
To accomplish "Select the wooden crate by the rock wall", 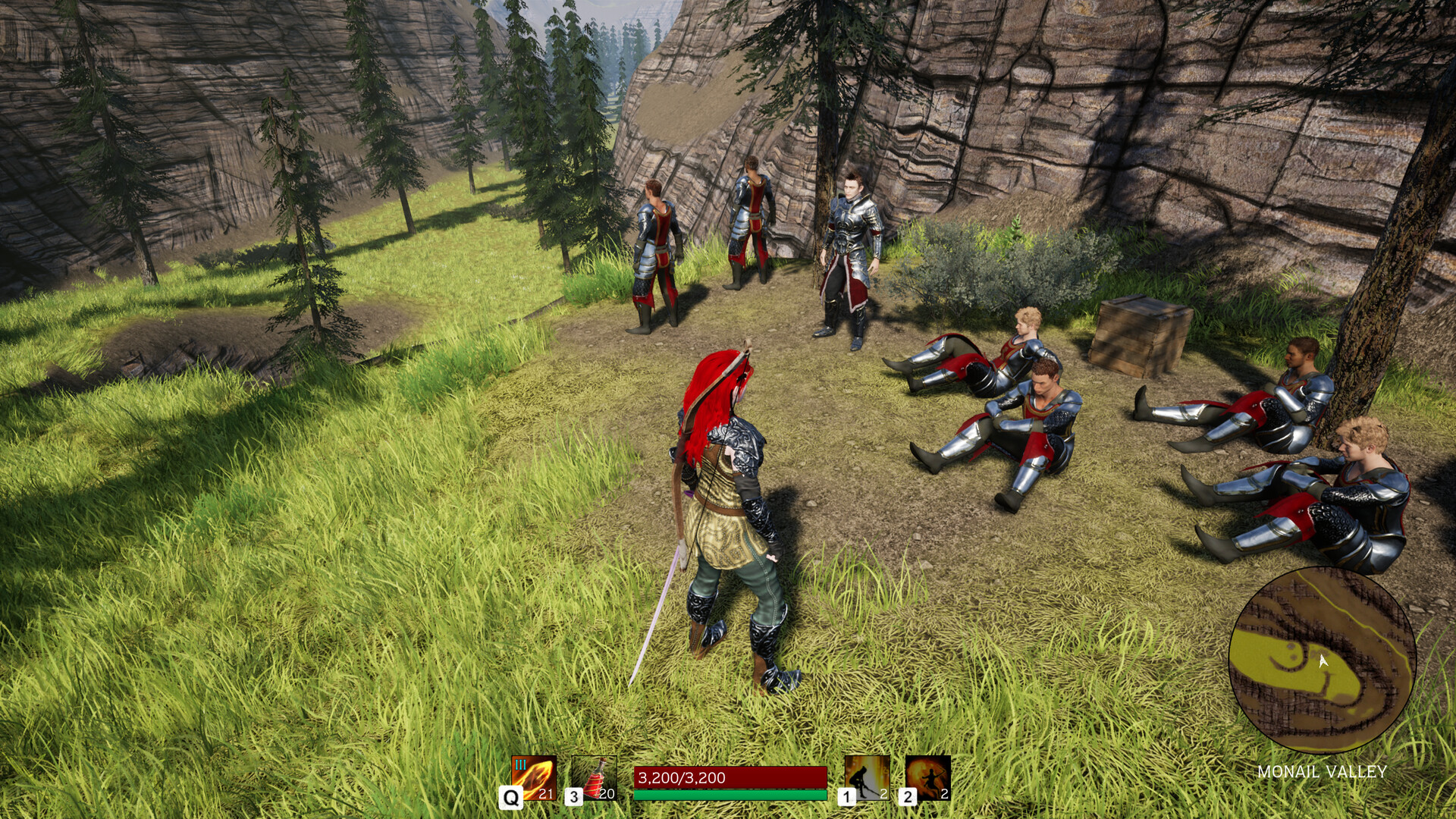I will [x=1137, y=334].
